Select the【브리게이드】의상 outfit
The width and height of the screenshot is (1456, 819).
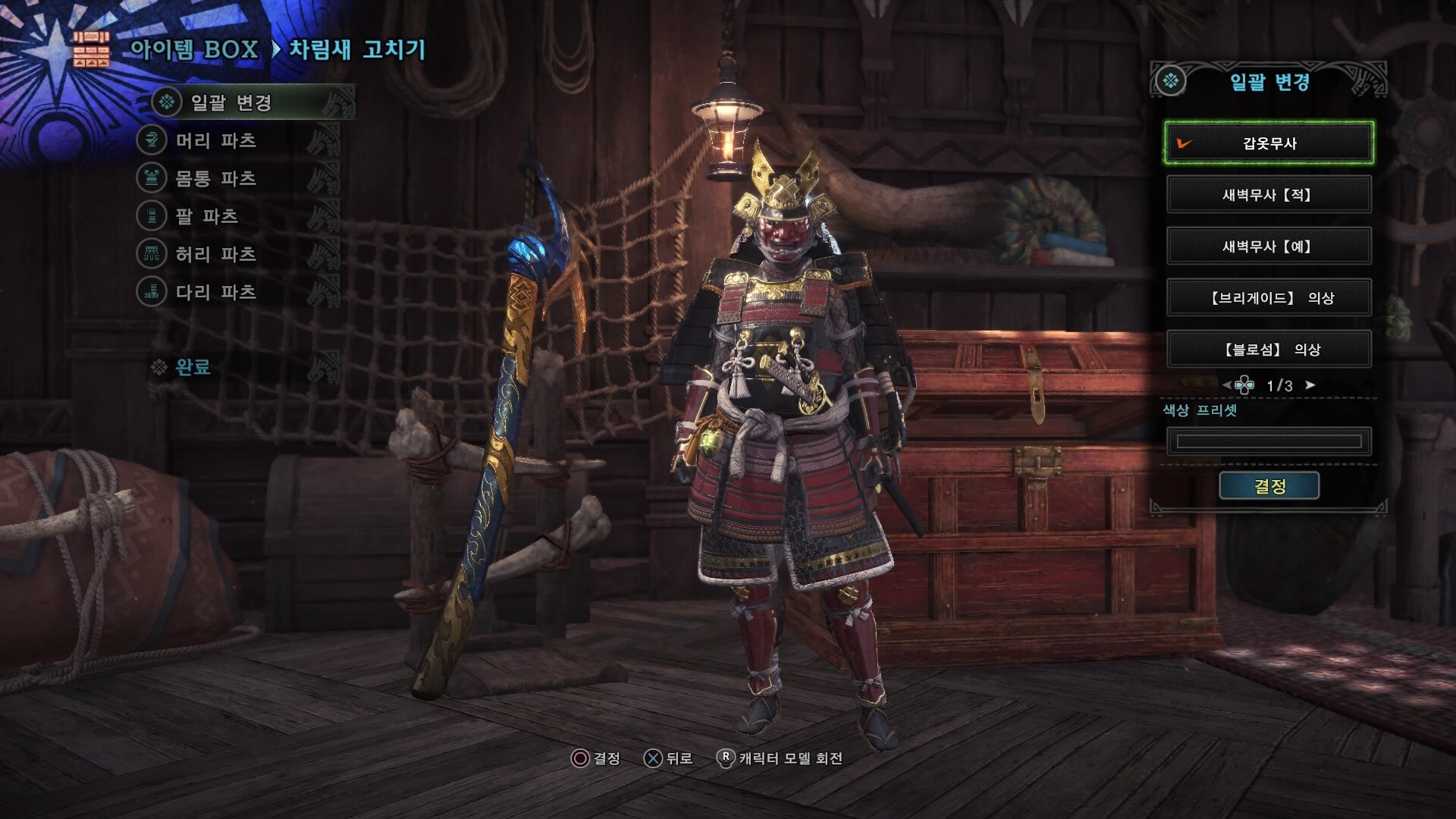coord(1269,297)
